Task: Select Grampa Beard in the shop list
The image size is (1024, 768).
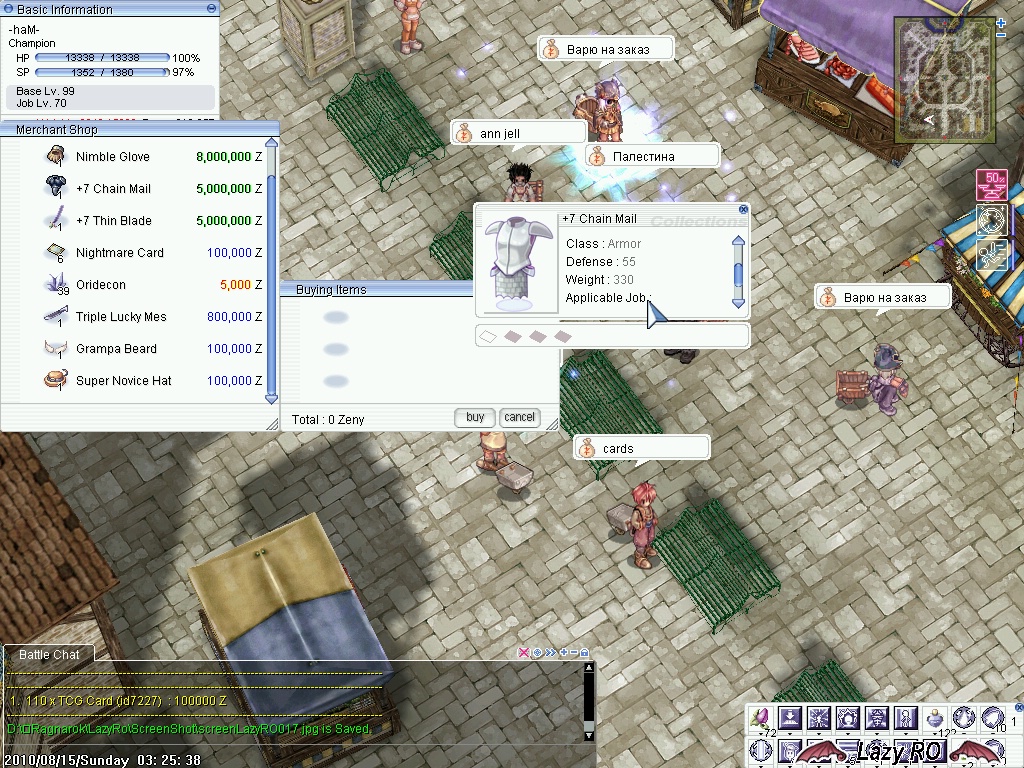Action: coord(116,349)
